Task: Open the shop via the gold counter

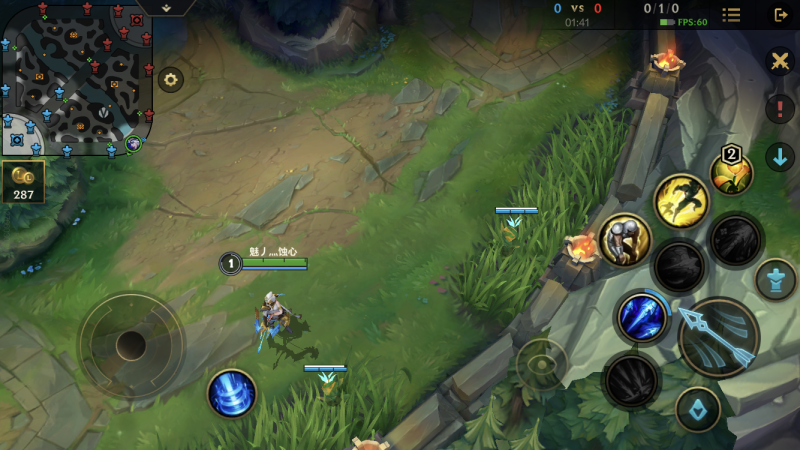Action: tap(23, 182)
